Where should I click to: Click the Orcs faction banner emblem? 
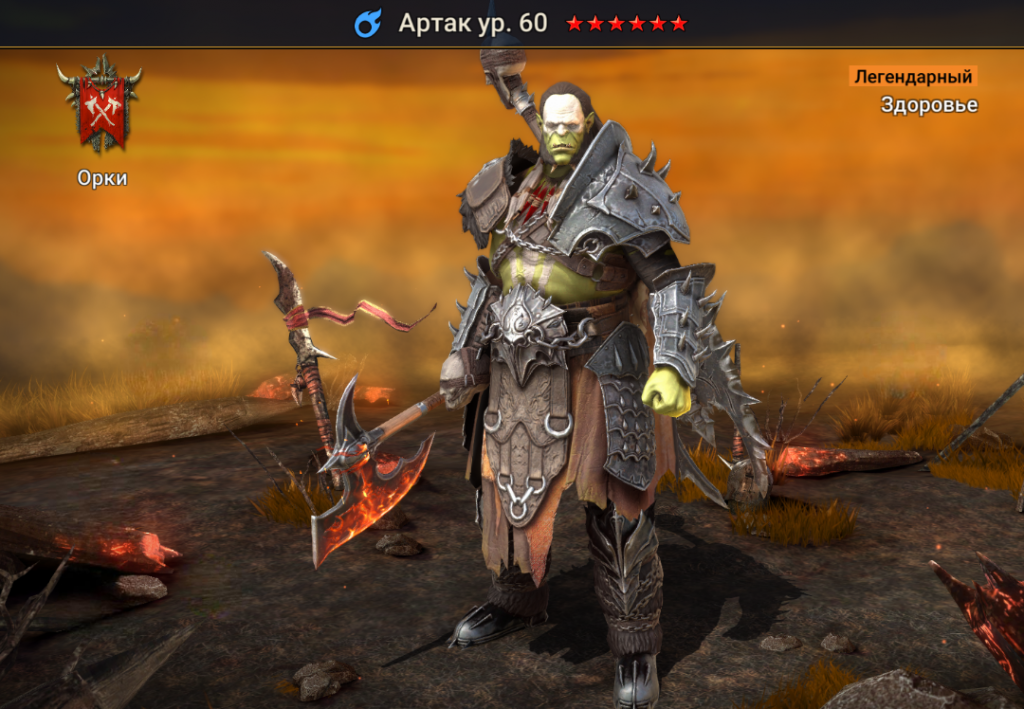click(100, 106)
